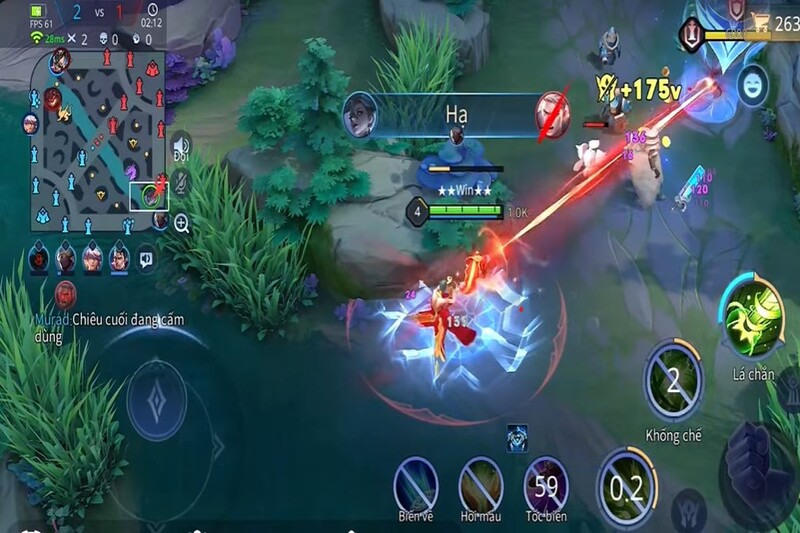Viewport: 800px width, 533px height.
Task: Cast the Tốc biến flash spell
Action: tap(546, 485)
